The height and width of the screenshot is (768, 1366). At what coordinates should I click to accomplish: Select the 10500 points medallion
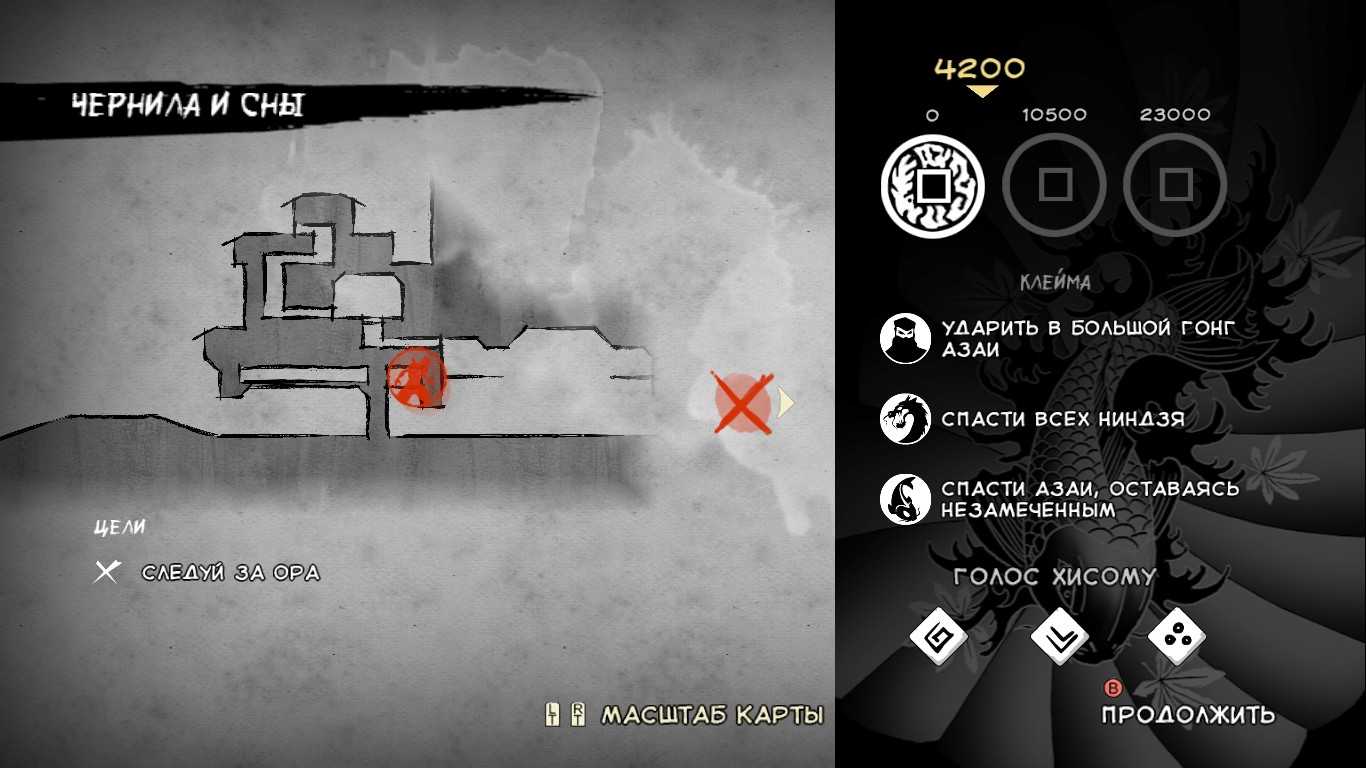1054,186
